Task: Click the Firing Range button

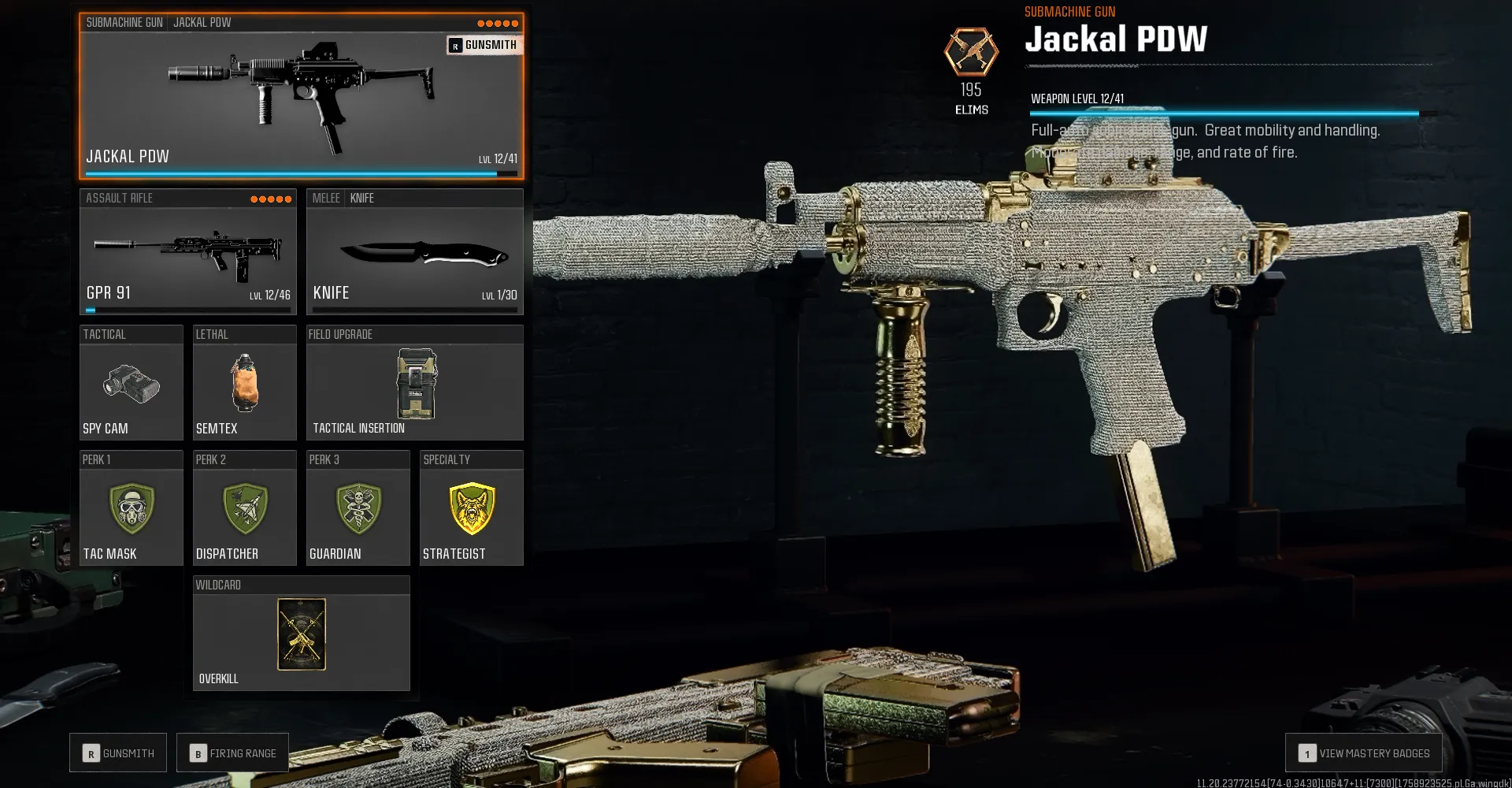Action: (232, 753)
